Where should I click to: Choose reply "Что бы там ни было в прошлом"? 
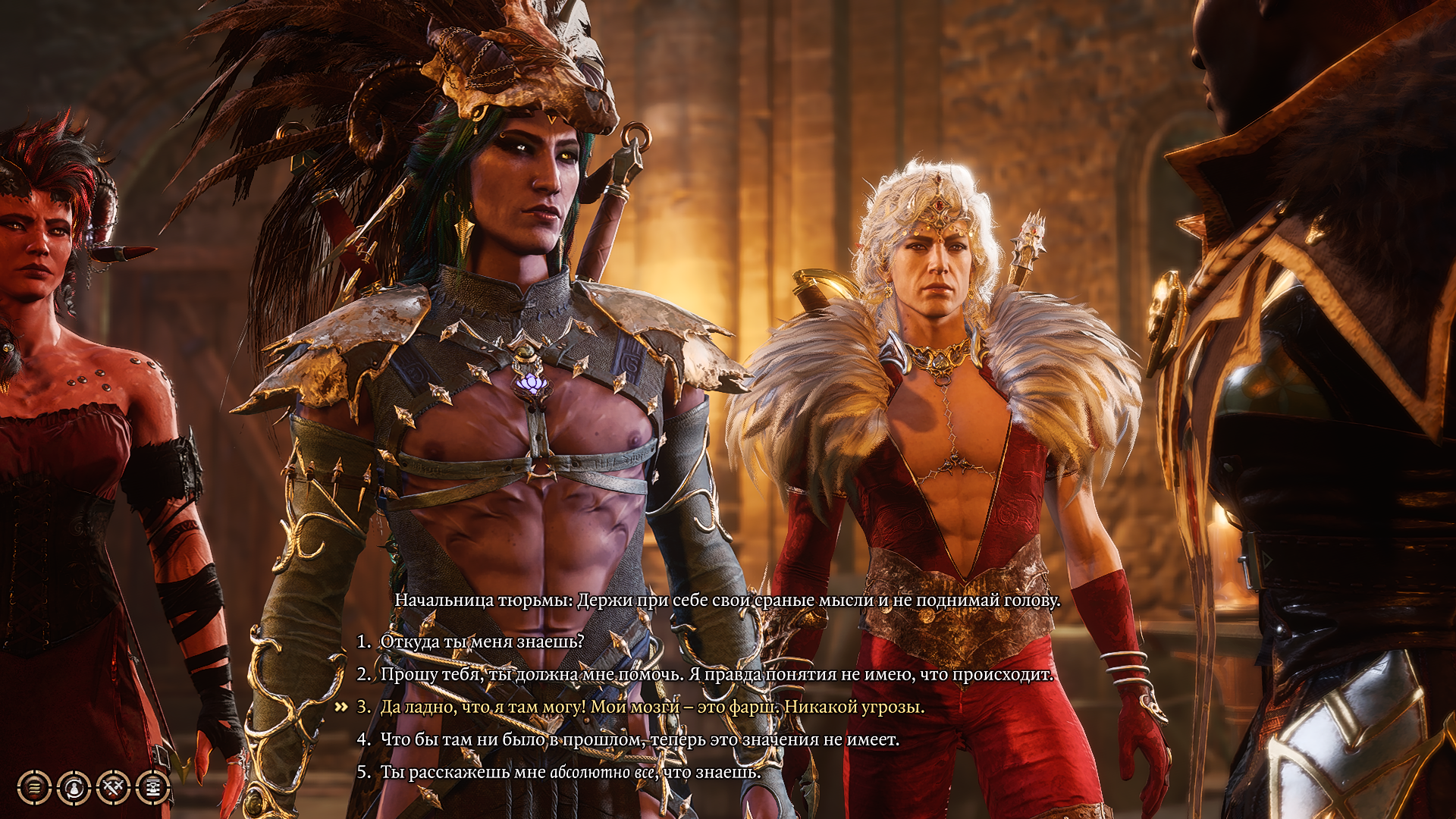tap(639, 739)
